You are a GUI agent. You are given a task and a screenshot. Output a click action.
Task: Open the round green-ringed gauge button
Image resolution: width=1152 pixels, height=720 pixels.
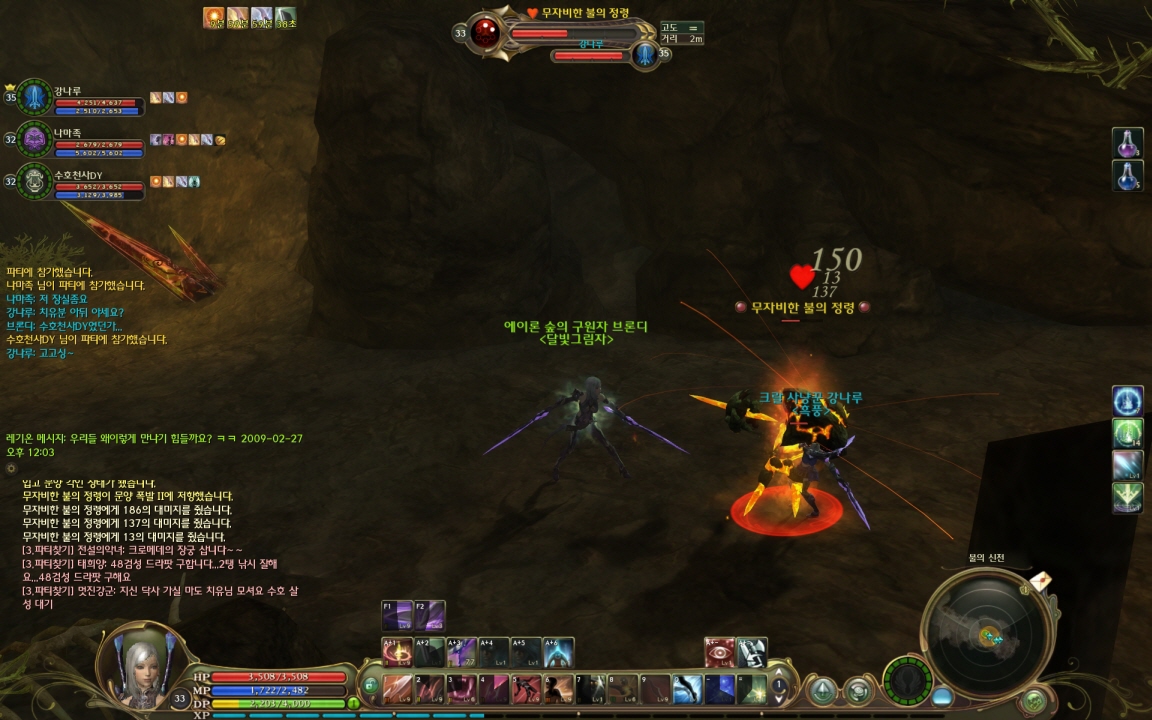908,679
